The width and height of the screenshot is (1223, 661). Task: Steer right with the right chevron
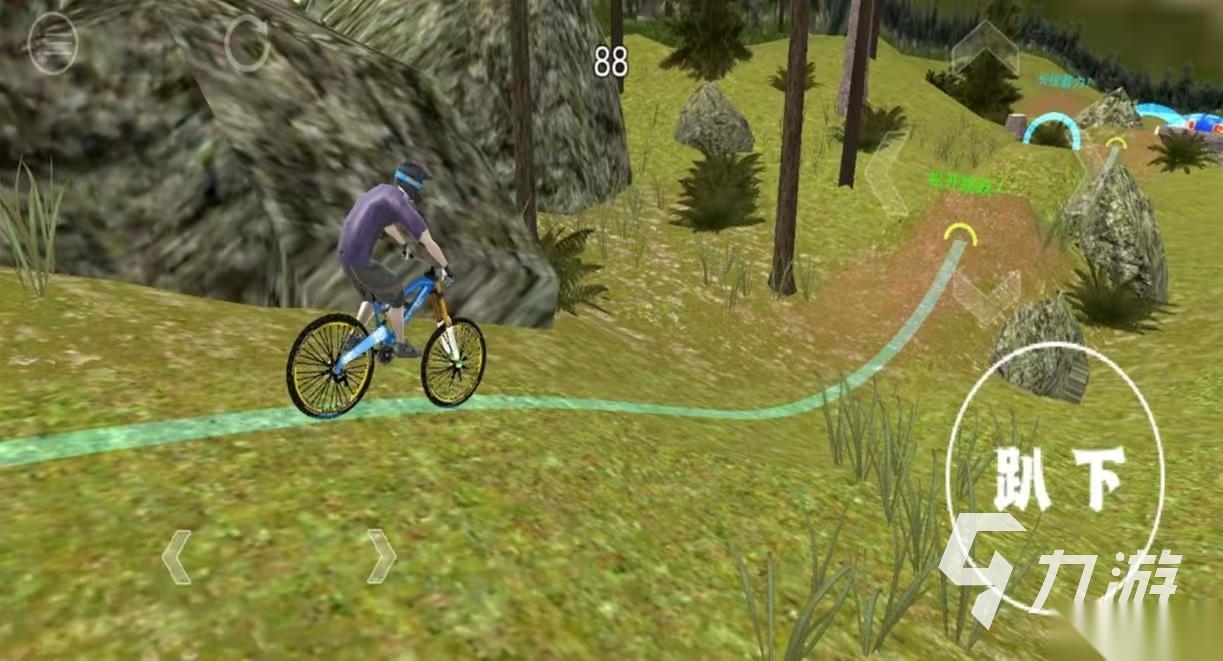pos(380,557)
